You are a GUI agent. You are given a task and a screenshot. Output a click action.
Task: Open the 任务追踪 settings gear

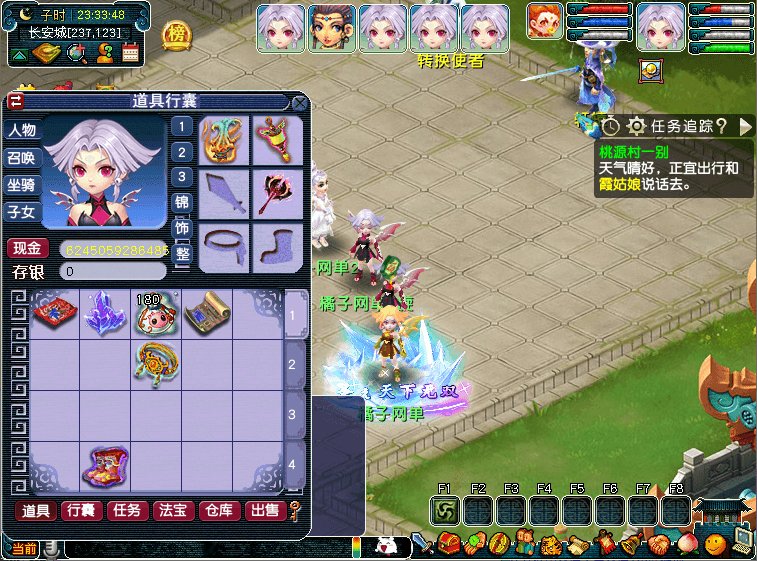(x=636, y=126)
